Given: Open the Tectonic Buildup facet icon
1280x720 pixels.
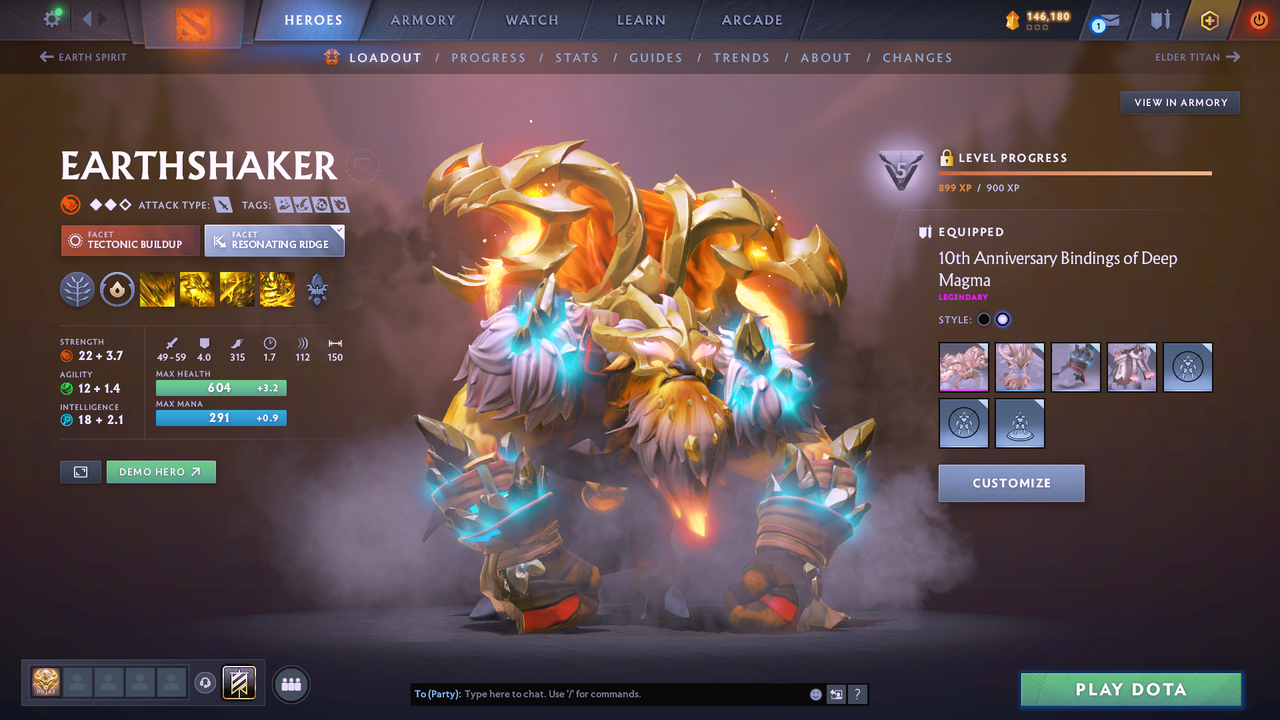Looking at the screenshot, I should pyautogui.click(x=130, y=241).
